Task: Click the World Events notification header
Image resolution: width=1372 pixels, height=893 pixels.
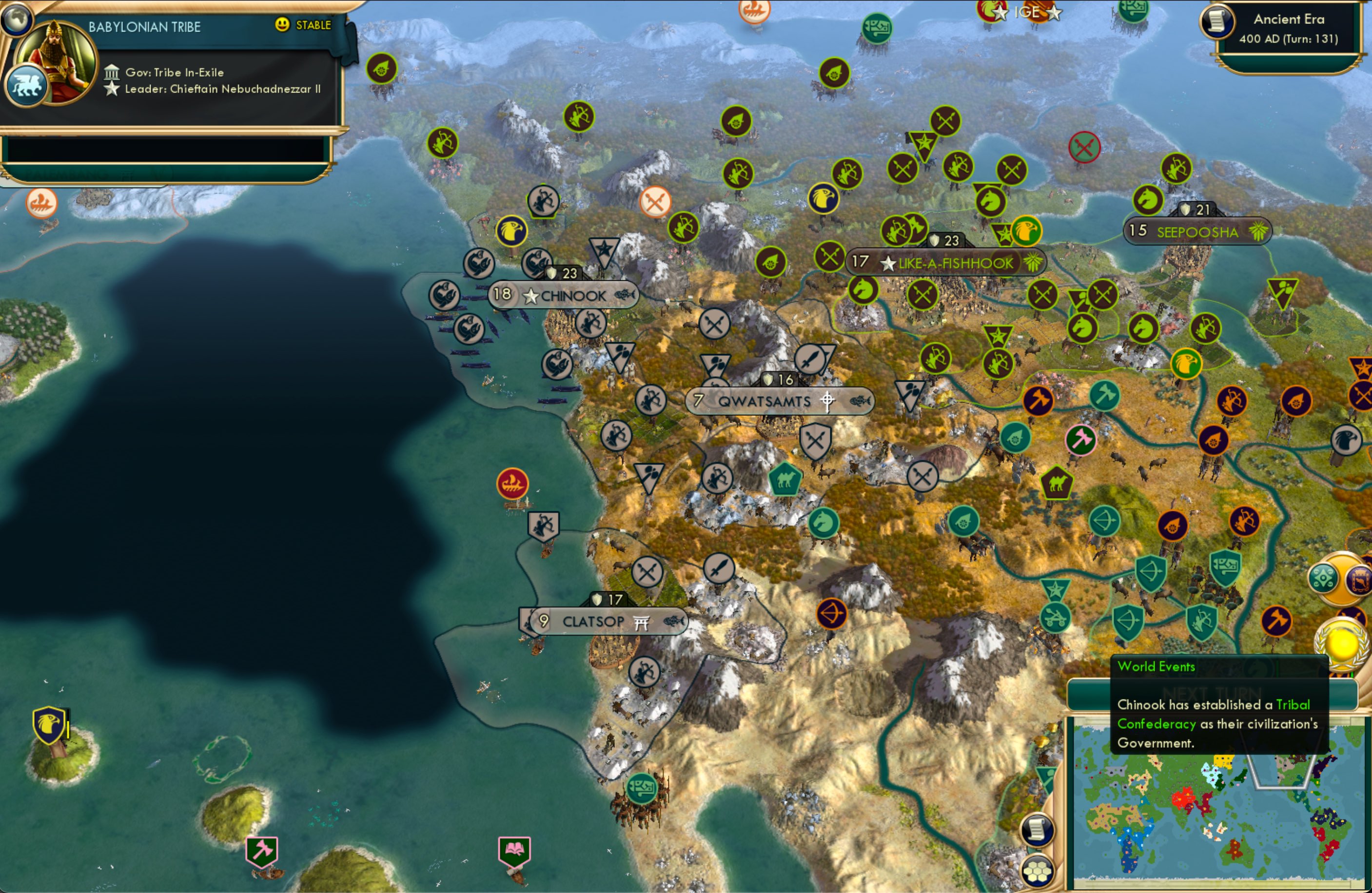Action: coord(1156,666)
